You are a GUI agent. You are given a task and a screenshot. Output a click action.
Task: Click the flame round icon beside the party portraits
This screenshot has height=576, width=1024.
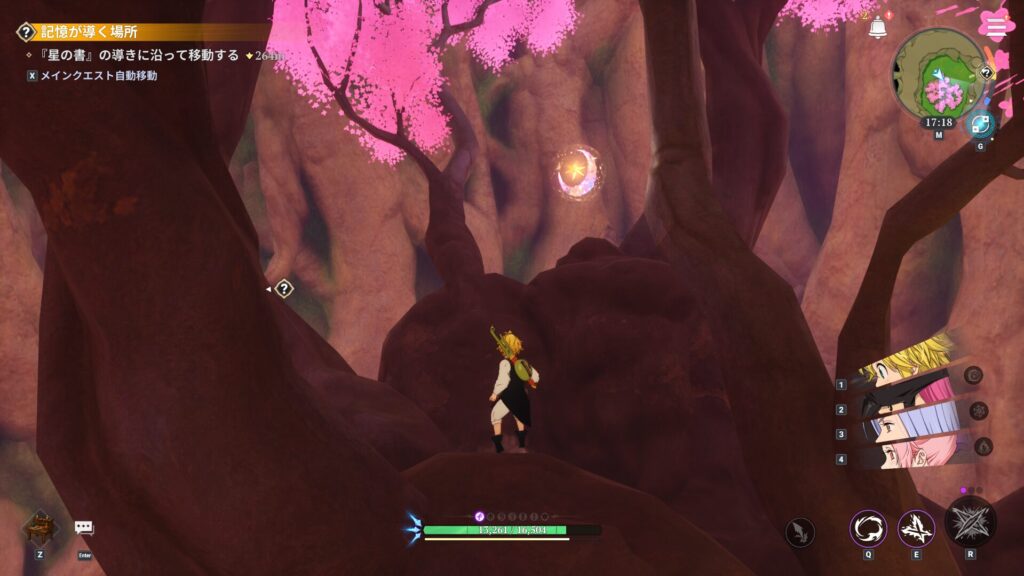click(983, 446)
